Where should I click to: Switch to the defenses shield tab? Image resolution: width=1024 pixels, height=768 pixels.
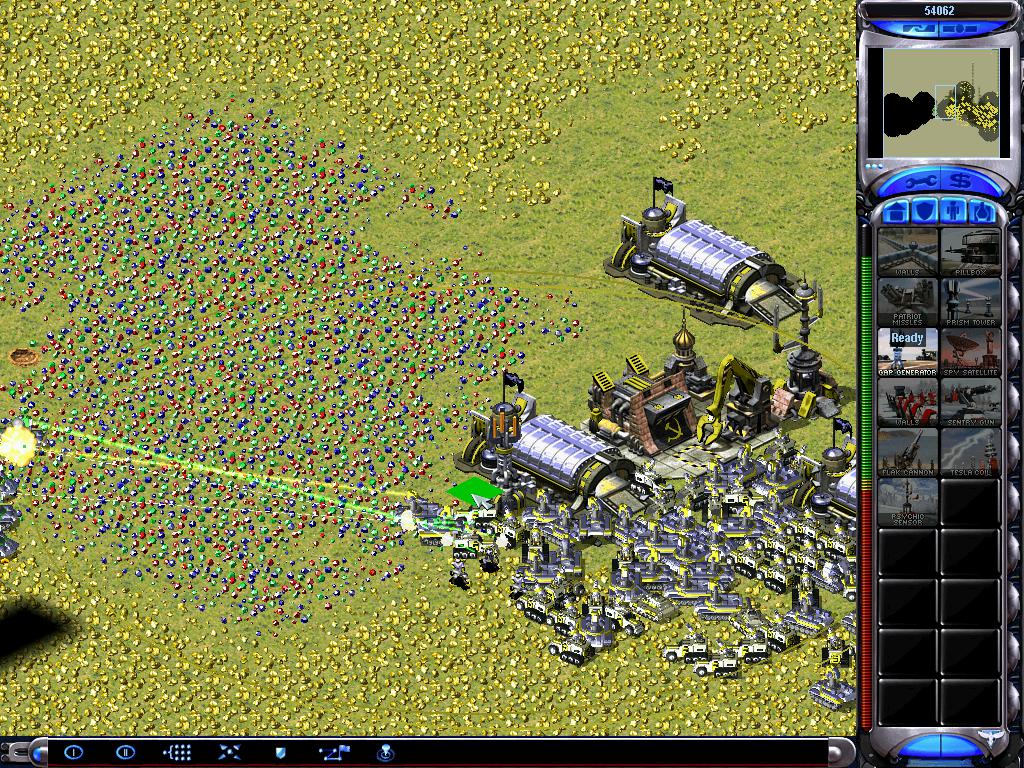926,212
